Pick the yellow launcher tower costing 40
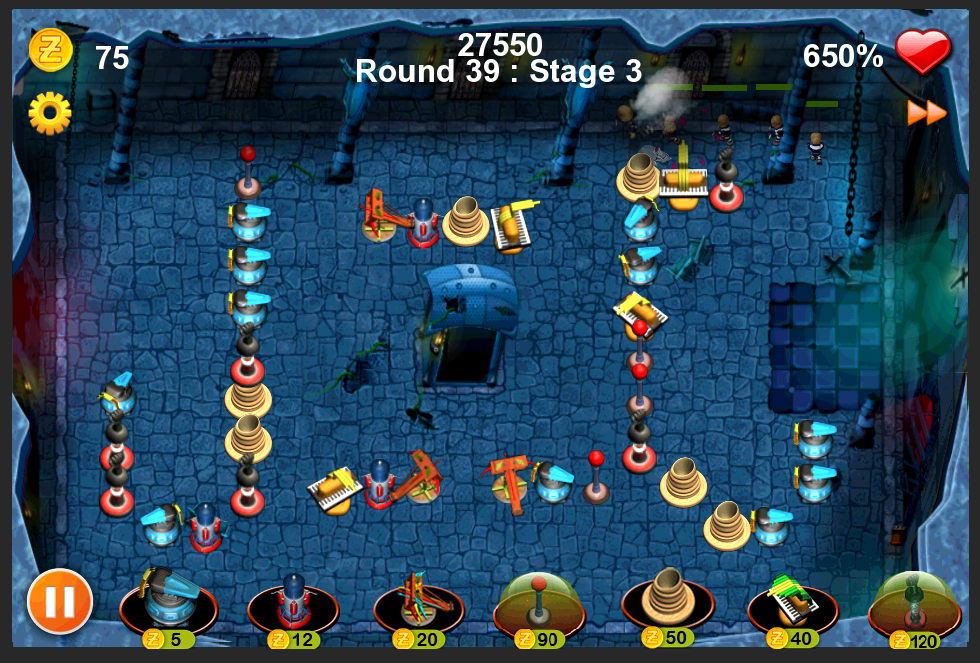980x663 pixels. (x=792, y=604)
